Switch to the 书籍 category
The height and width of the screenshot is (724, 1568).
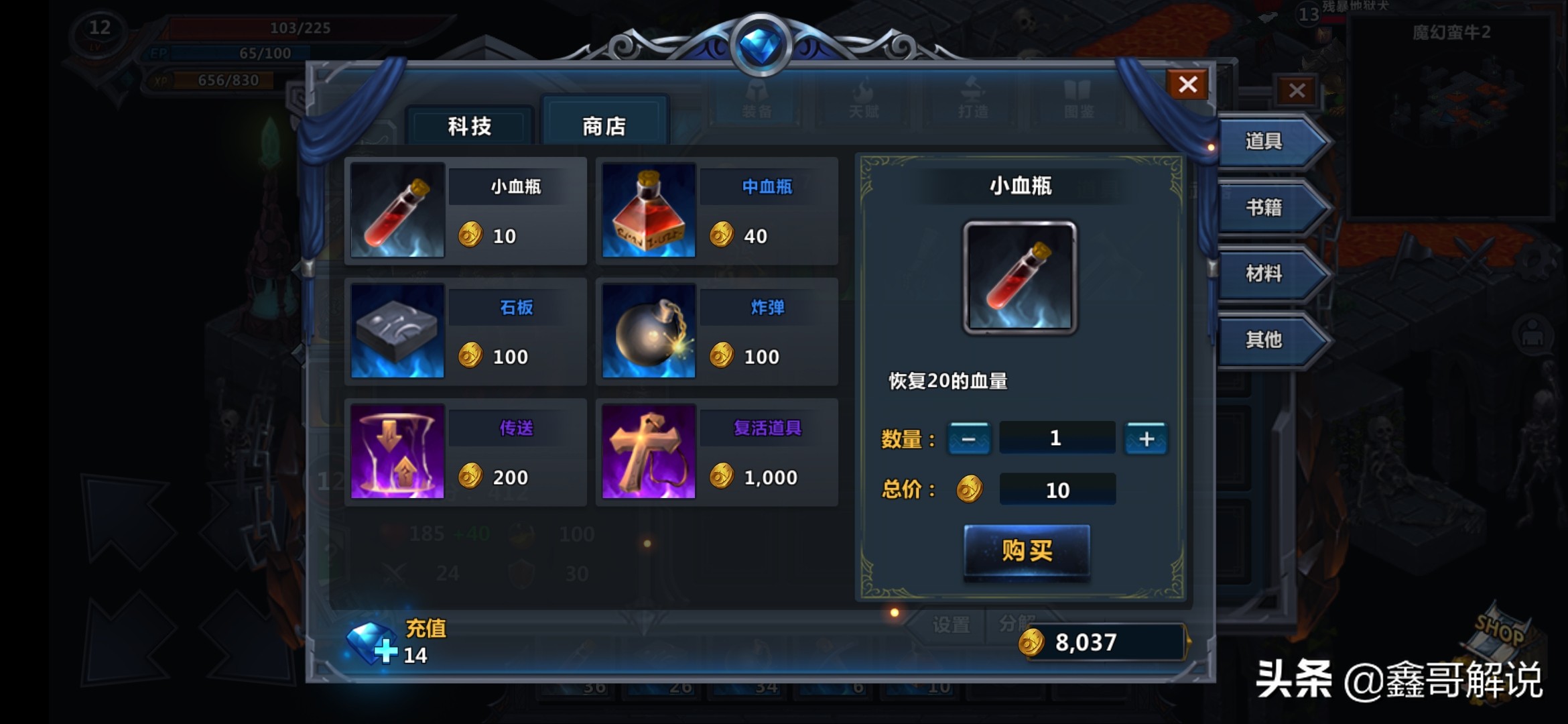[x=1266, y=208]
